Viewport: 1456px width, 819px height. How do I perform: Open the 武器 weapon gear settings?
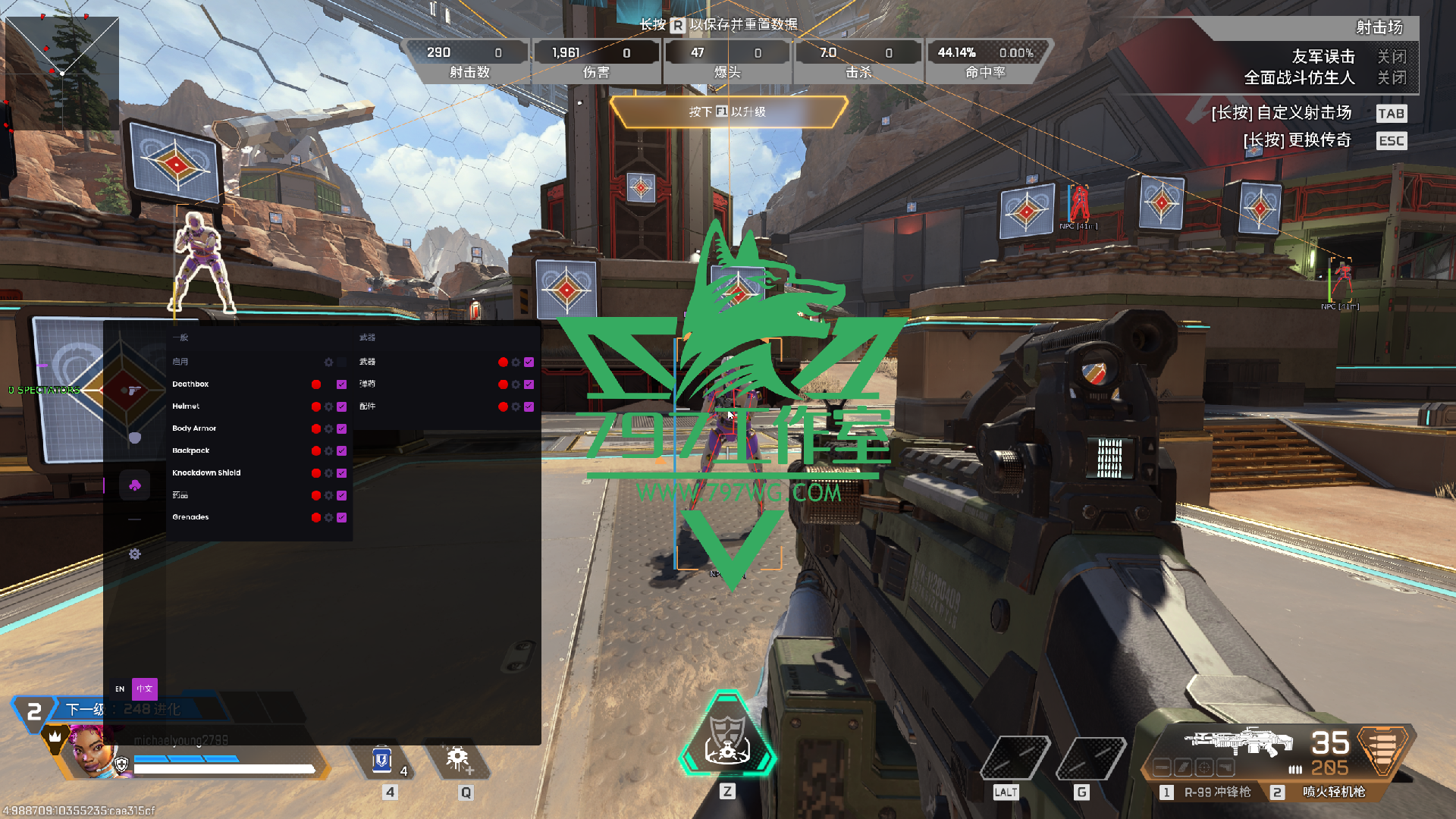(x=516, y=362)
